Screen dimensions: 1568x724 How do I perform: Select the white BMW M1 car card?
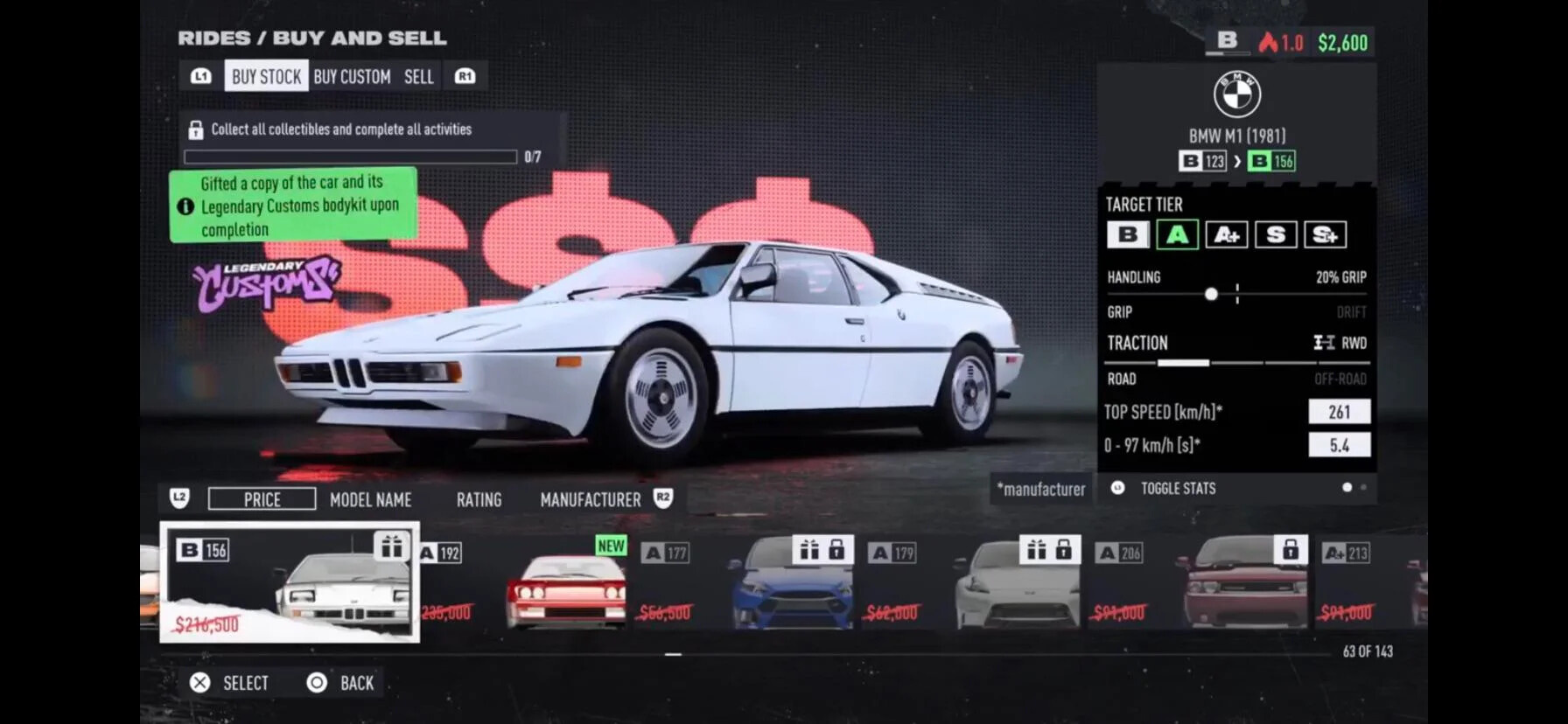(x=290, y=582)
